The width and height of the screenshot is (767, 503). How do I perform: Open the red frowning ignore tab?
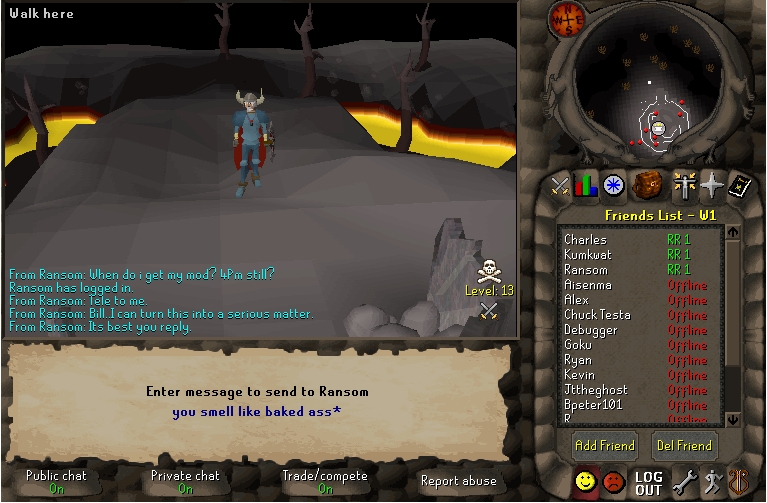(613, 482)
